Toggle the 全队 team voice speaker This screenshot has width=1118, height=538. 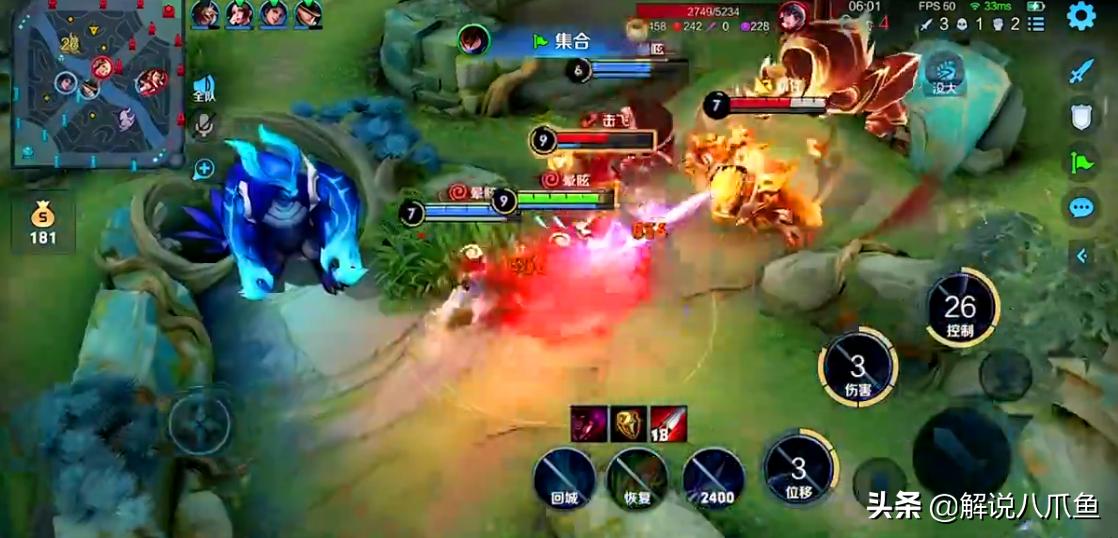click(x=204, y=88)
